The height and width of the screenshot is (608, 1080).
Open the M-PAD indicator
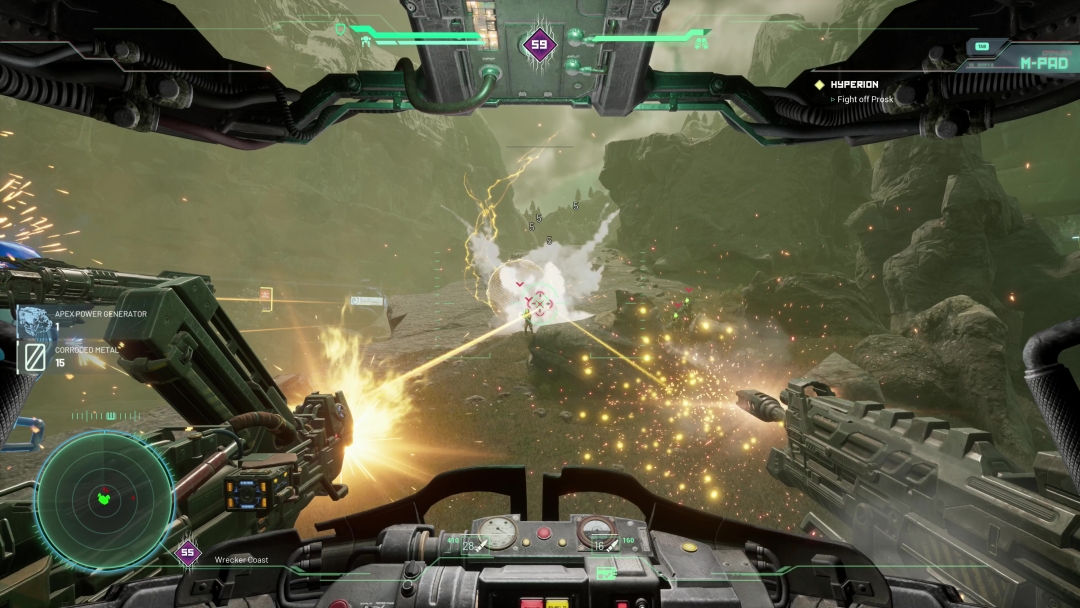point(1044,62)
